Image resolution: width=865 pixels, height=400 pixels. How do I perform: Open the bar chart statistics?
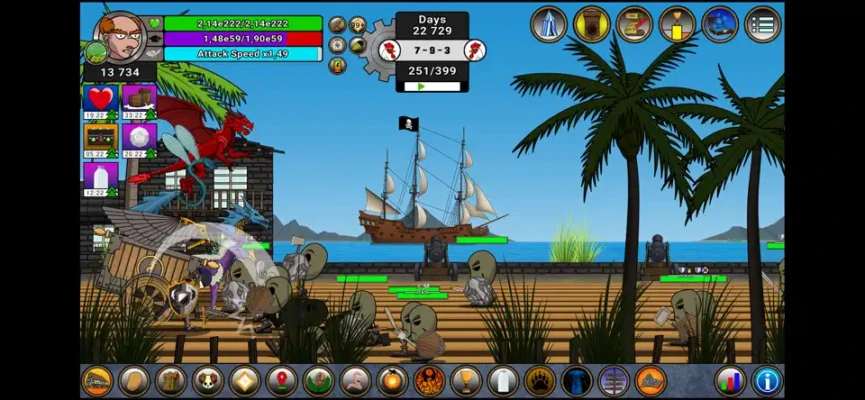click(730, 381)
